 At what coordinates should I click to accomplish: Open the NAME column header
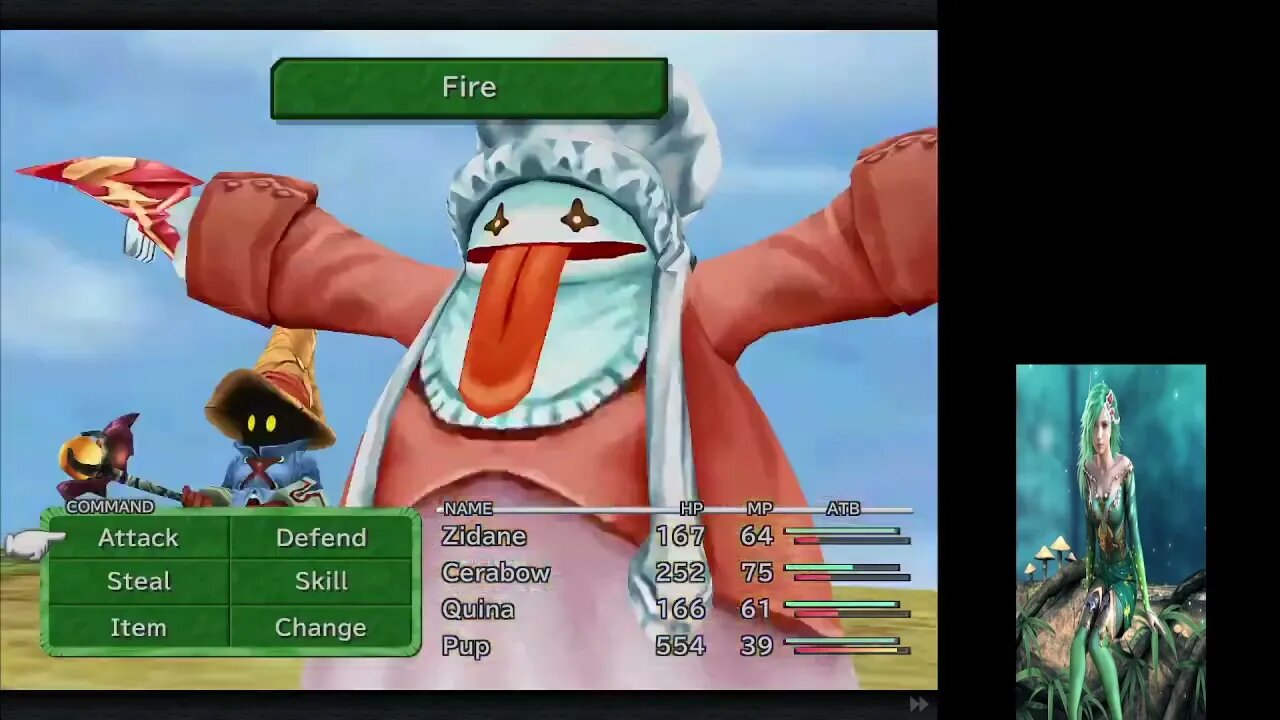pyautogui.click(x=466, y=509)
